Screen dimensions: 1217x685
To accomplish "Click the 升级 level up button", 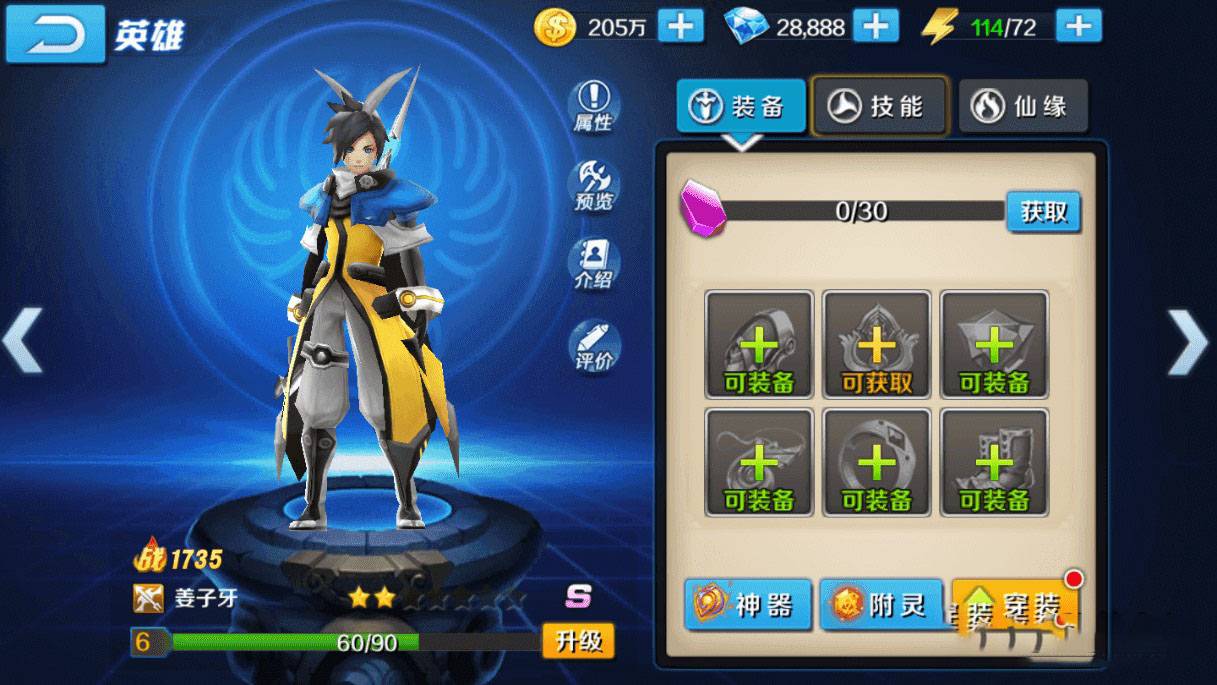I will pyautogui.click(x=578, y=640).
